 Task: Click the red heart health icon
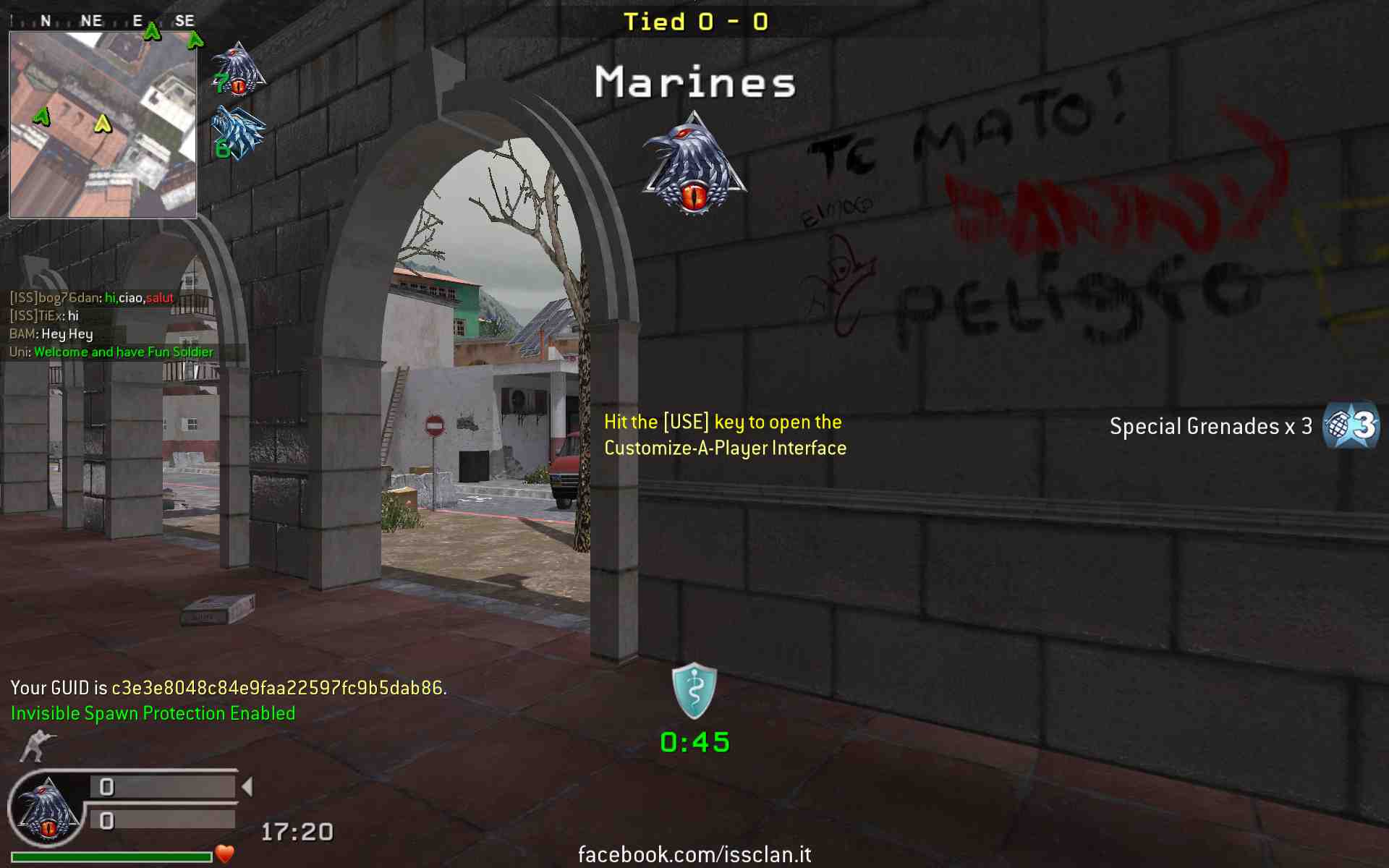coord(225,854)
